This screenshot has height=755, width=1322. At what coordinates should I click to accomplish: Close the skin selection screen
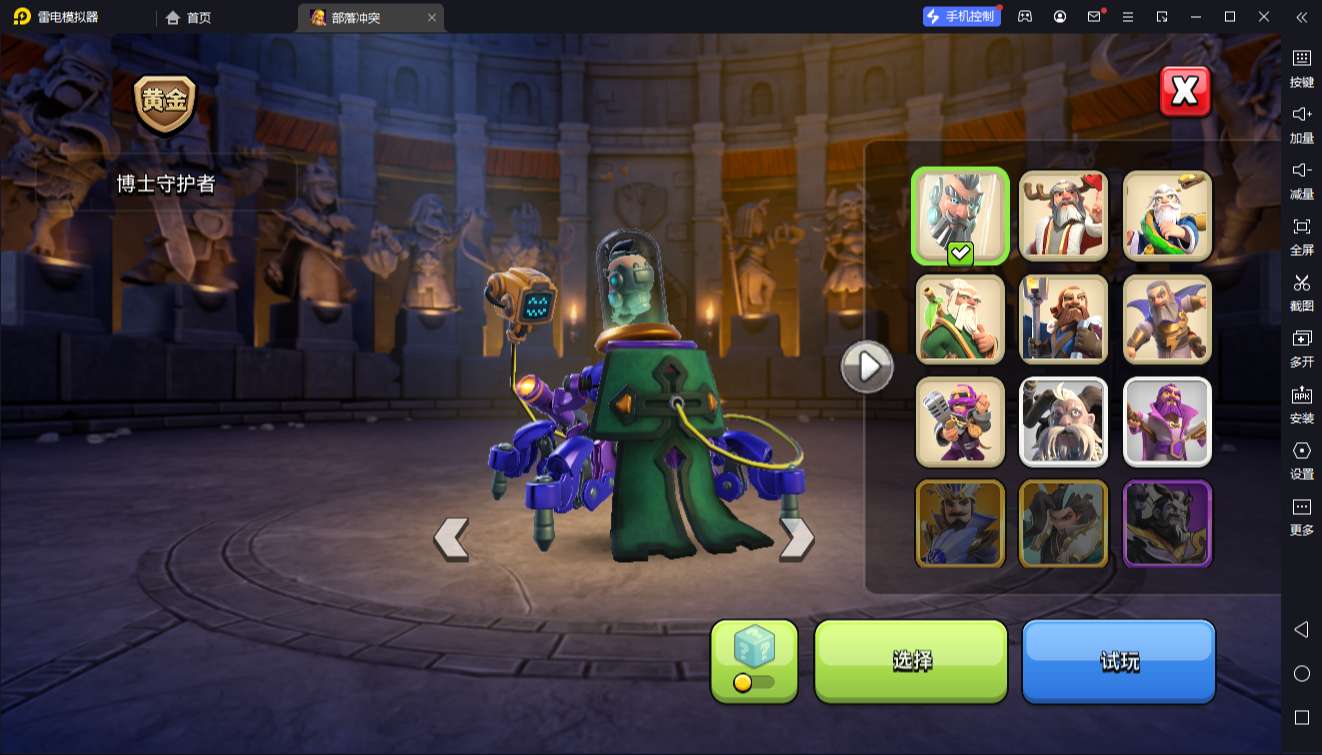click(1185, 92)
